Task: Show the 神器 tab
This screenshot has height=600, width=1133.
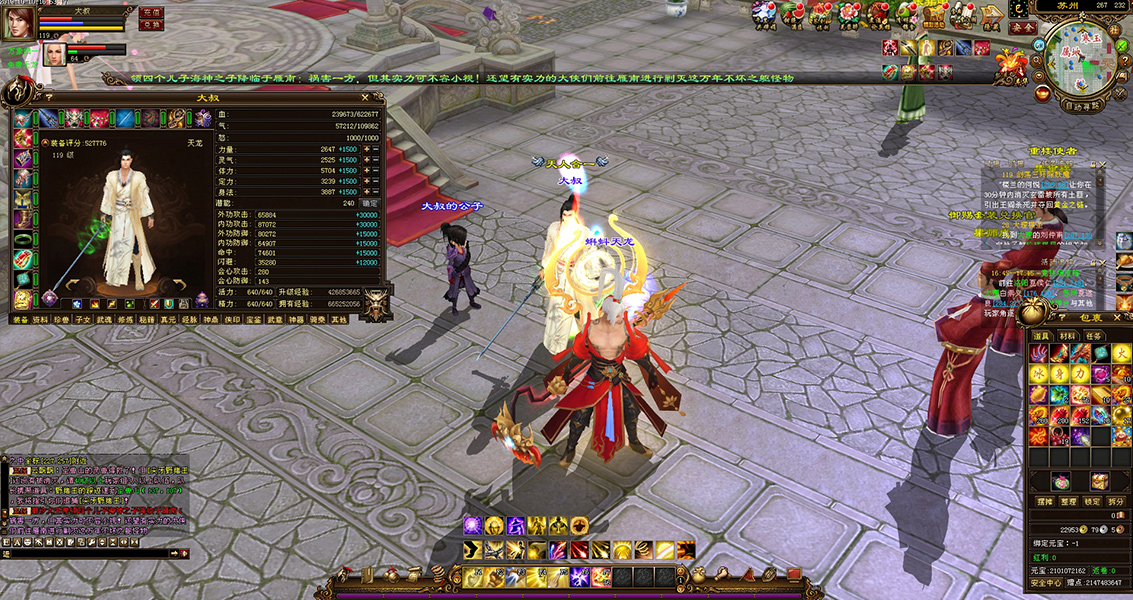Action: pyautogui.click(x=296, y=320)
